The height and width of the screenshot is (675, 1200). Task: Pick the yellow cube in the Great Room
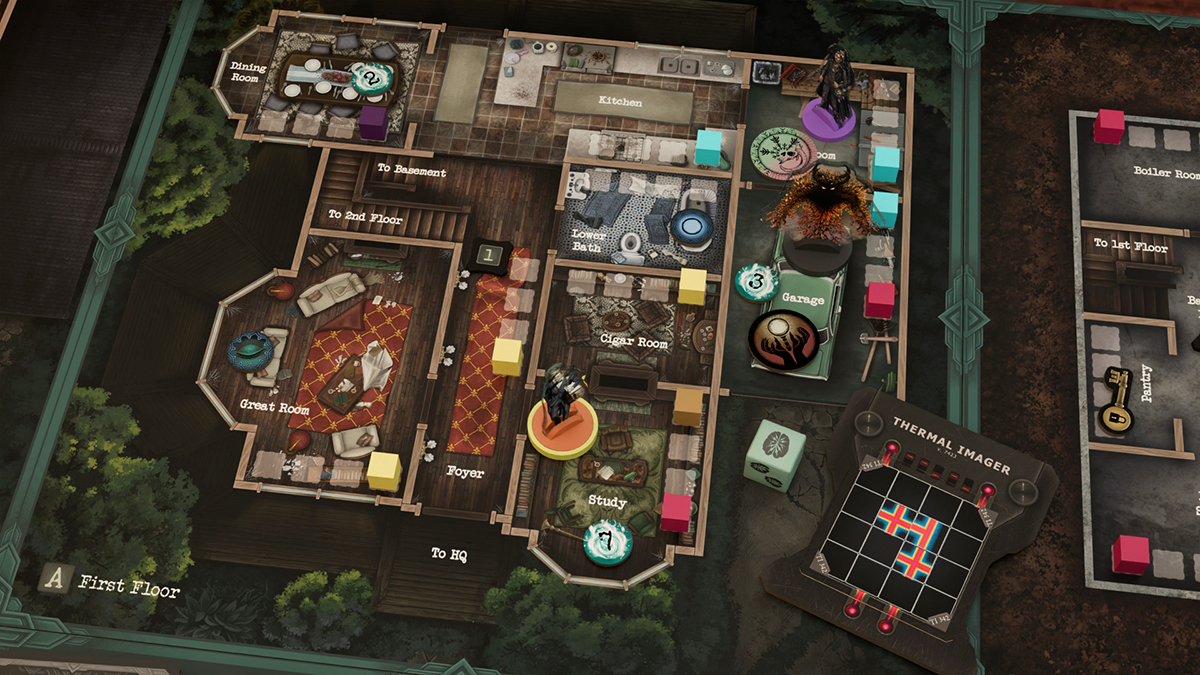point(384,470)
